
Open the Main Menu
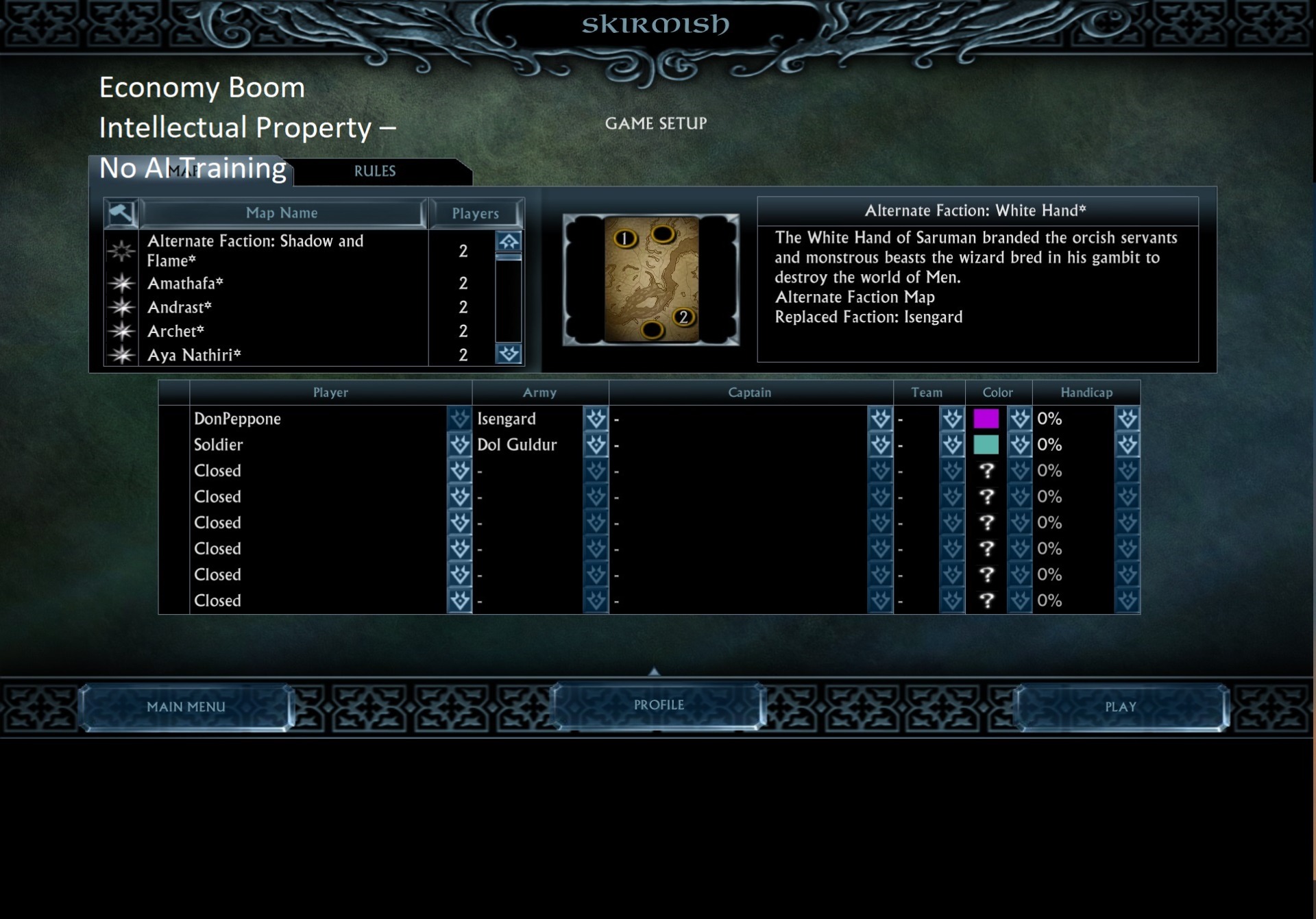click(186, 707)
